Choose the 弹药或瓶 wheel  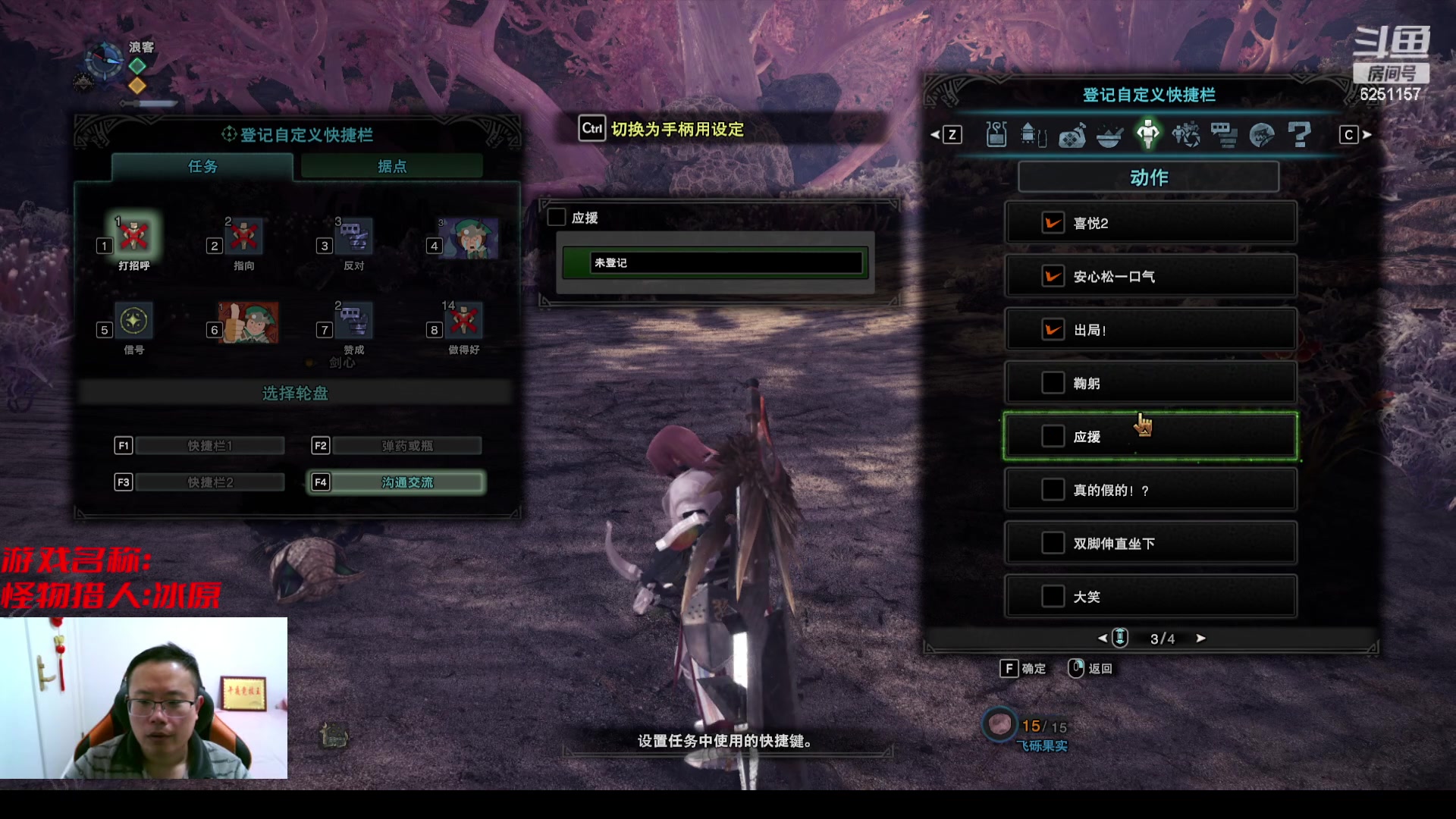407,446
